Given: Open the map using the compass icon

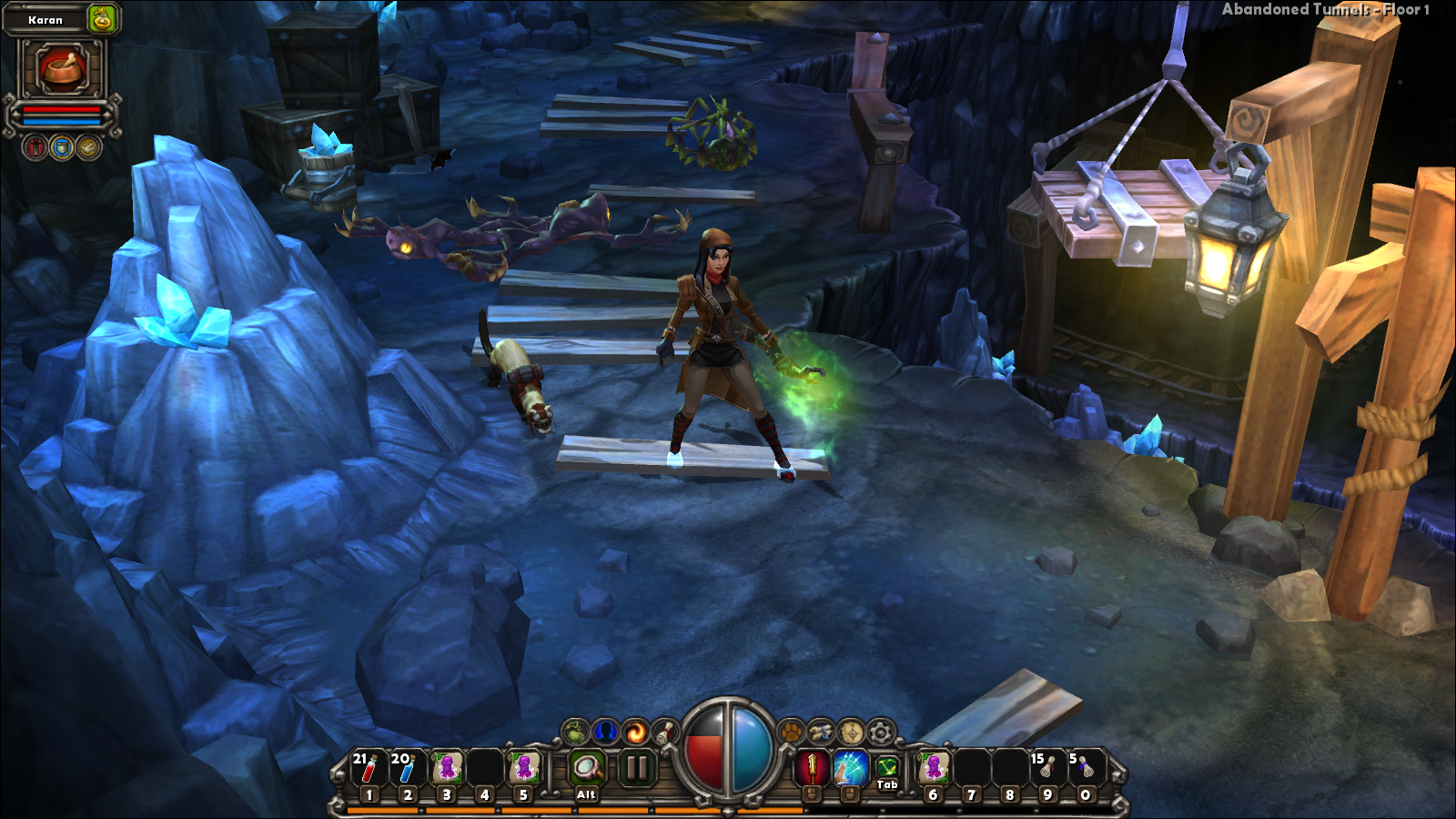Looking at the screenshot, I should click(851, 731).
